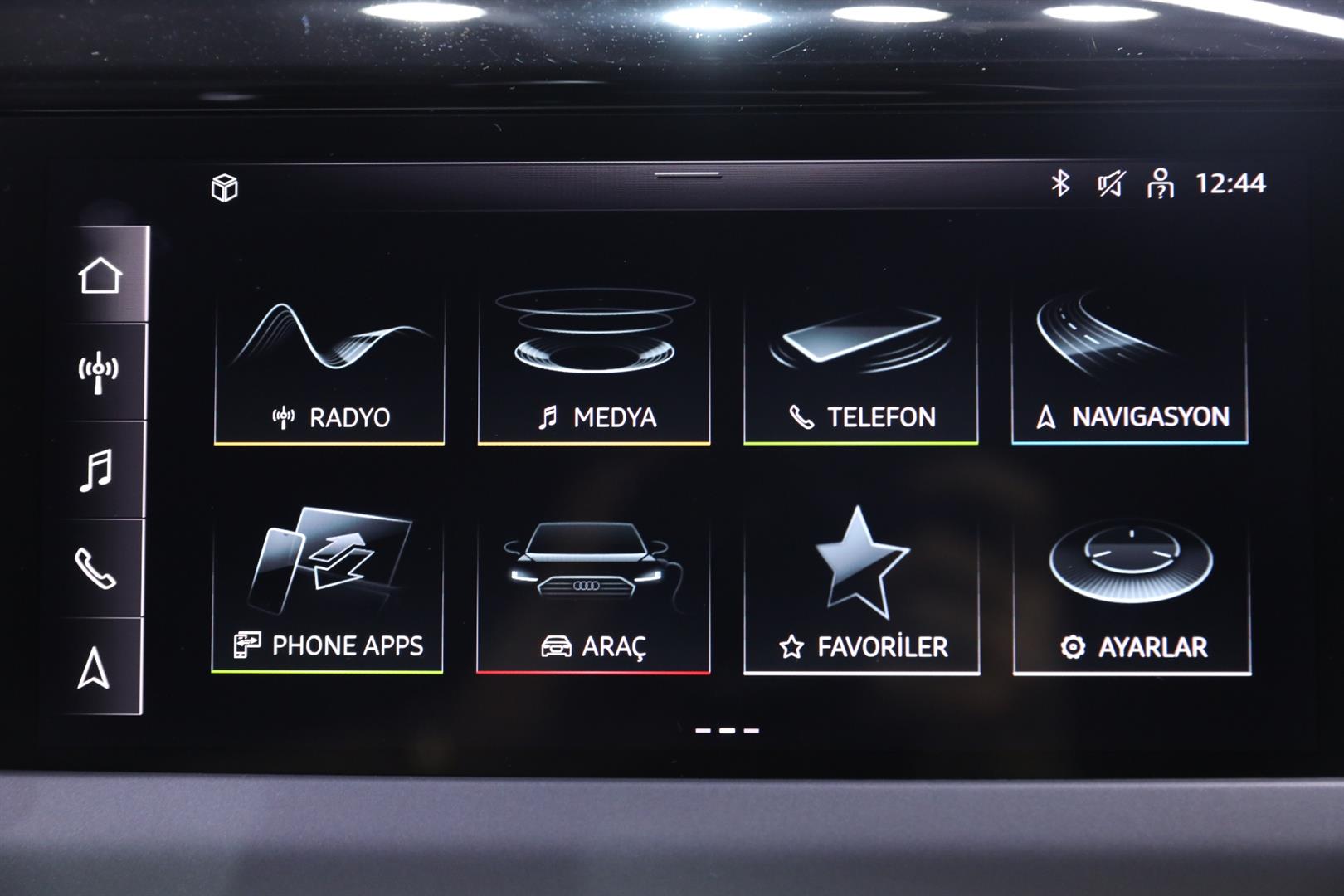
Task: Click the page indicator dashes
Action: click(727, 731)
